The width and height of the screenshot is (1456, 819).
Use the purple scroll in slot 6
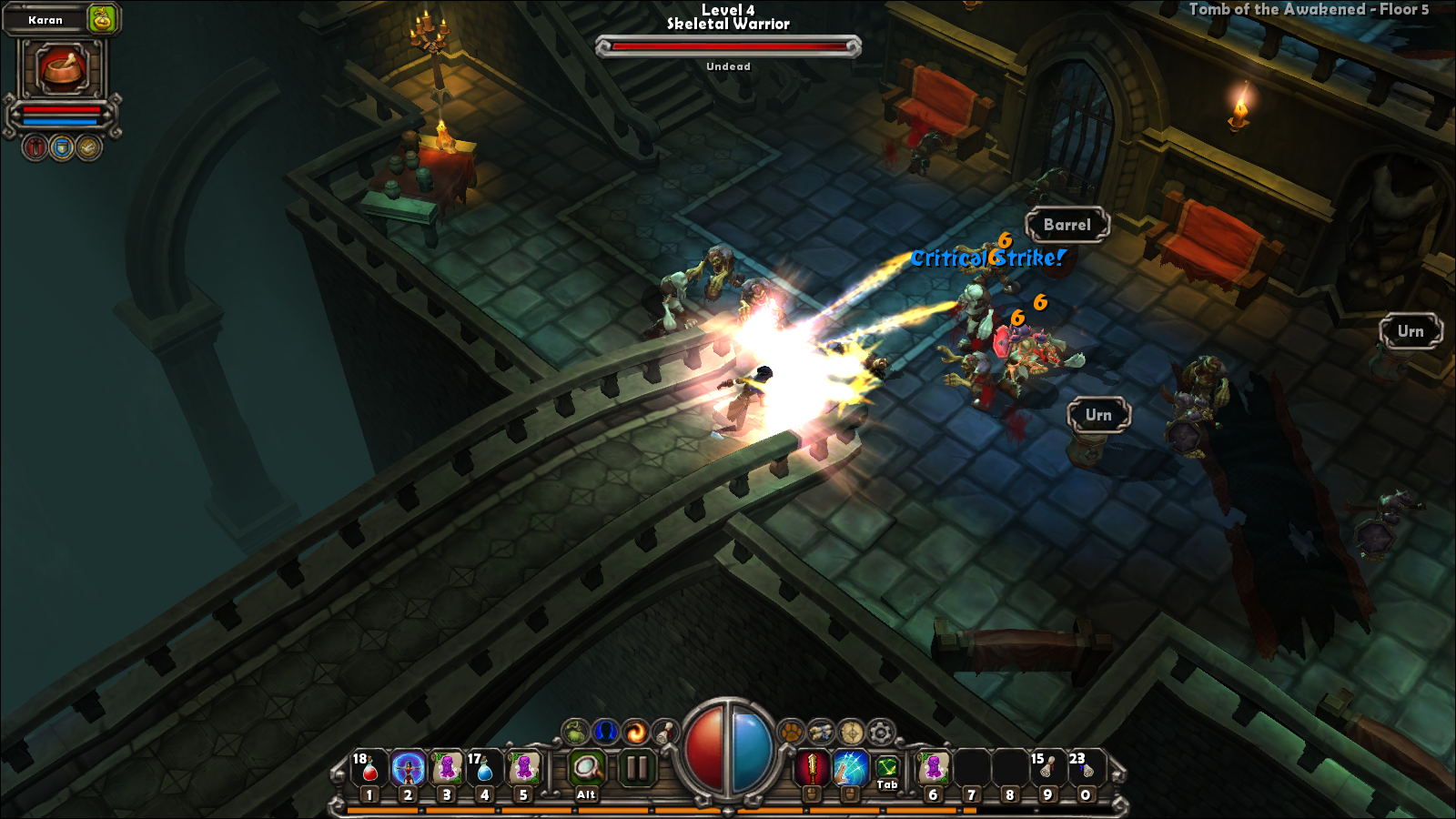[933, 769]
